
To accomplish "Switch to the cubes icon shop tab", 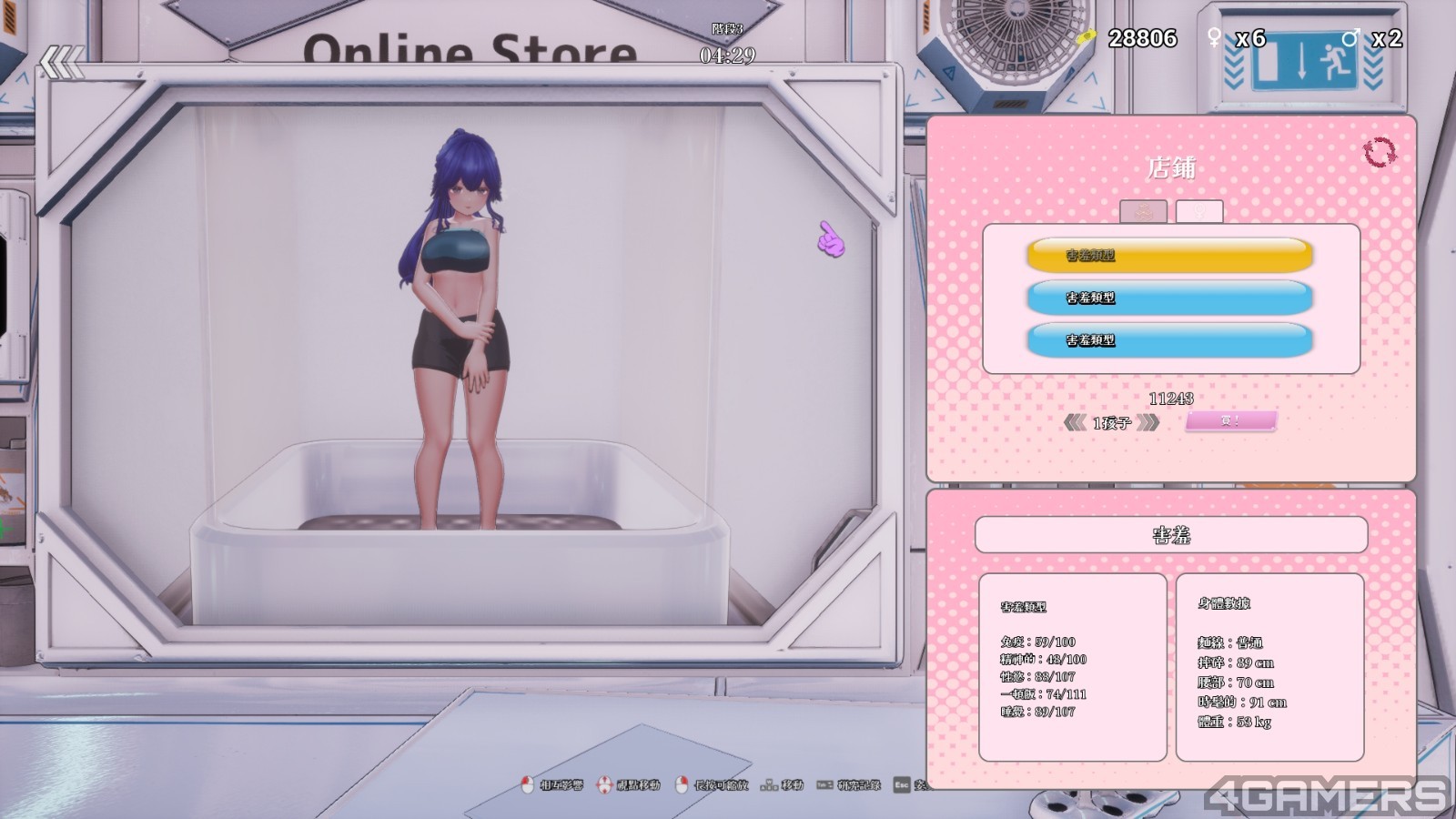I will 1143,211.
